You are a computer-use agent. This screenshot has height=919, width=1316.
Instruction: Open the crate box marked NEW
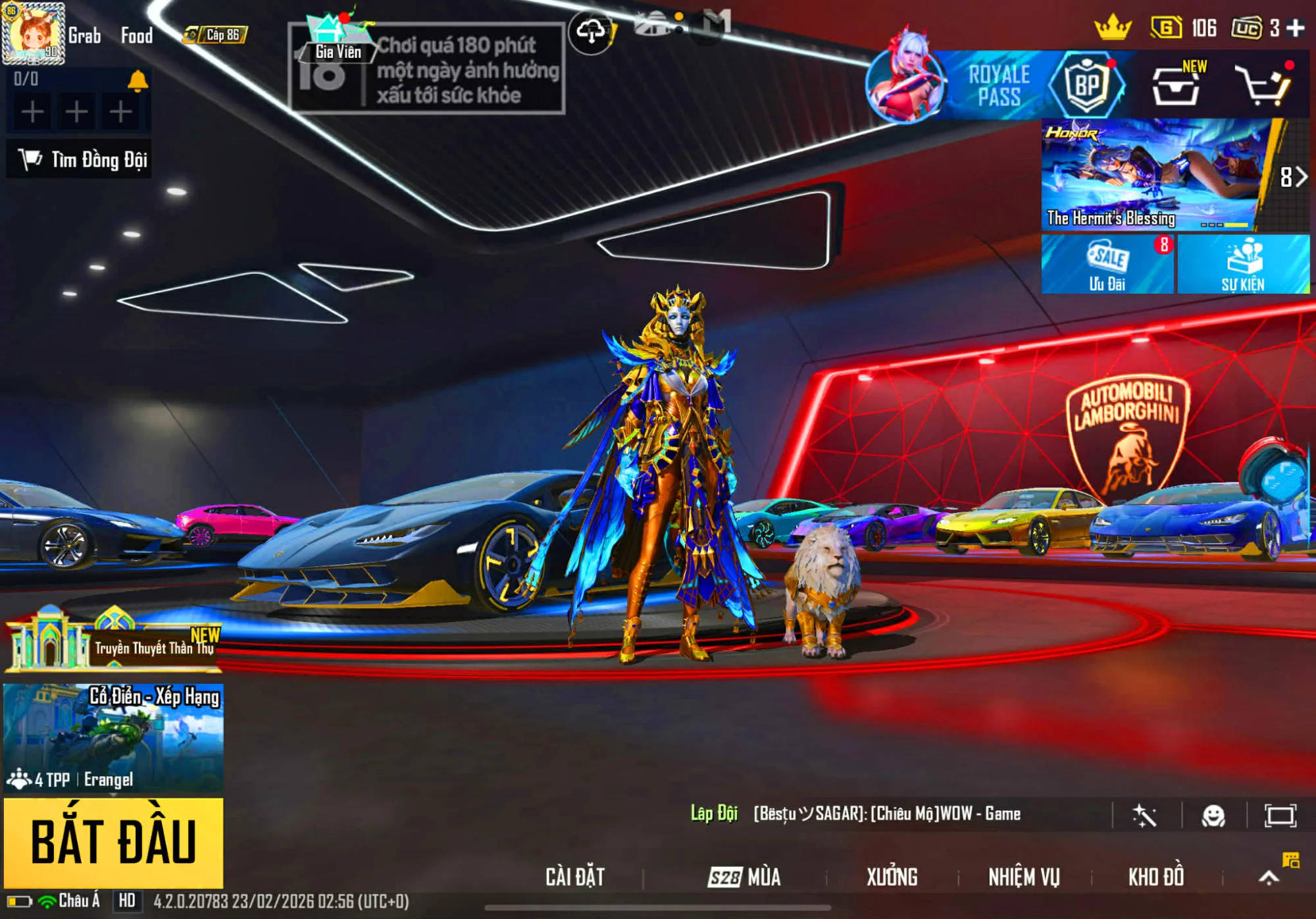1177,86
